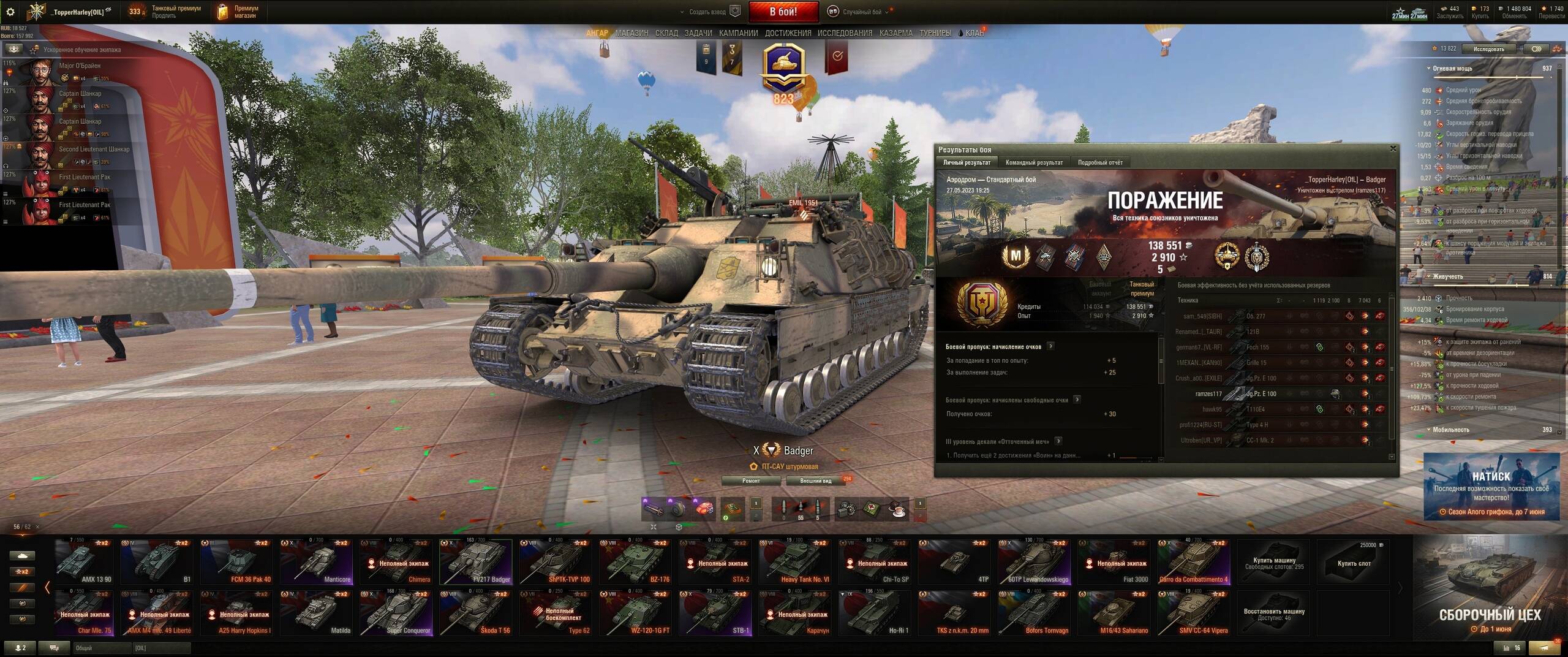
Task: Choose the STB-1 tank in the carousel
Action: click(x=715, y=613)
